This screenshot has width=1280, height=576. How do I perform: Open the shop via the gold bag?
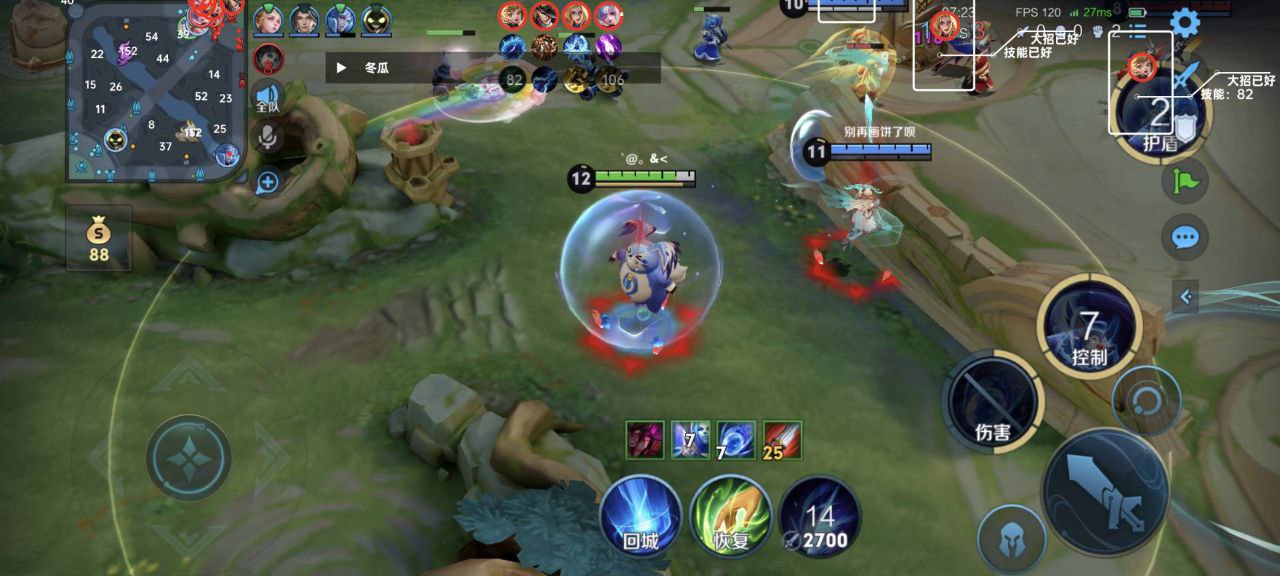point(98,240)
